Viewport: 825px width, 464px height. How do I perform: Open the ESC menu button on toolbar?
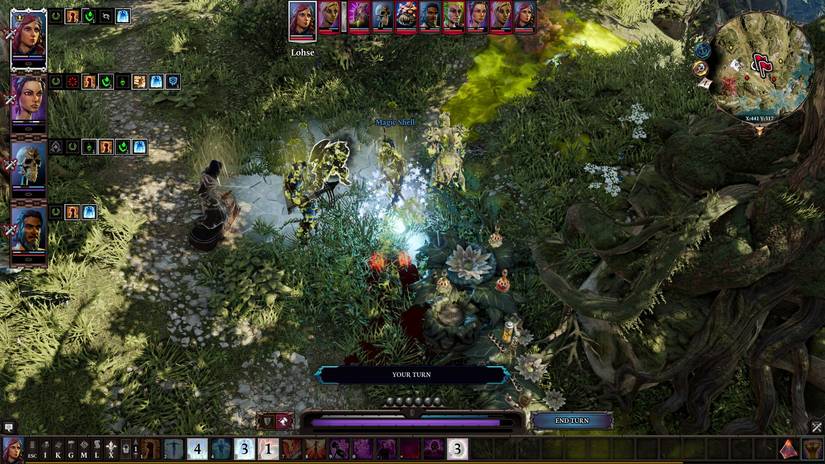point(32,449)
